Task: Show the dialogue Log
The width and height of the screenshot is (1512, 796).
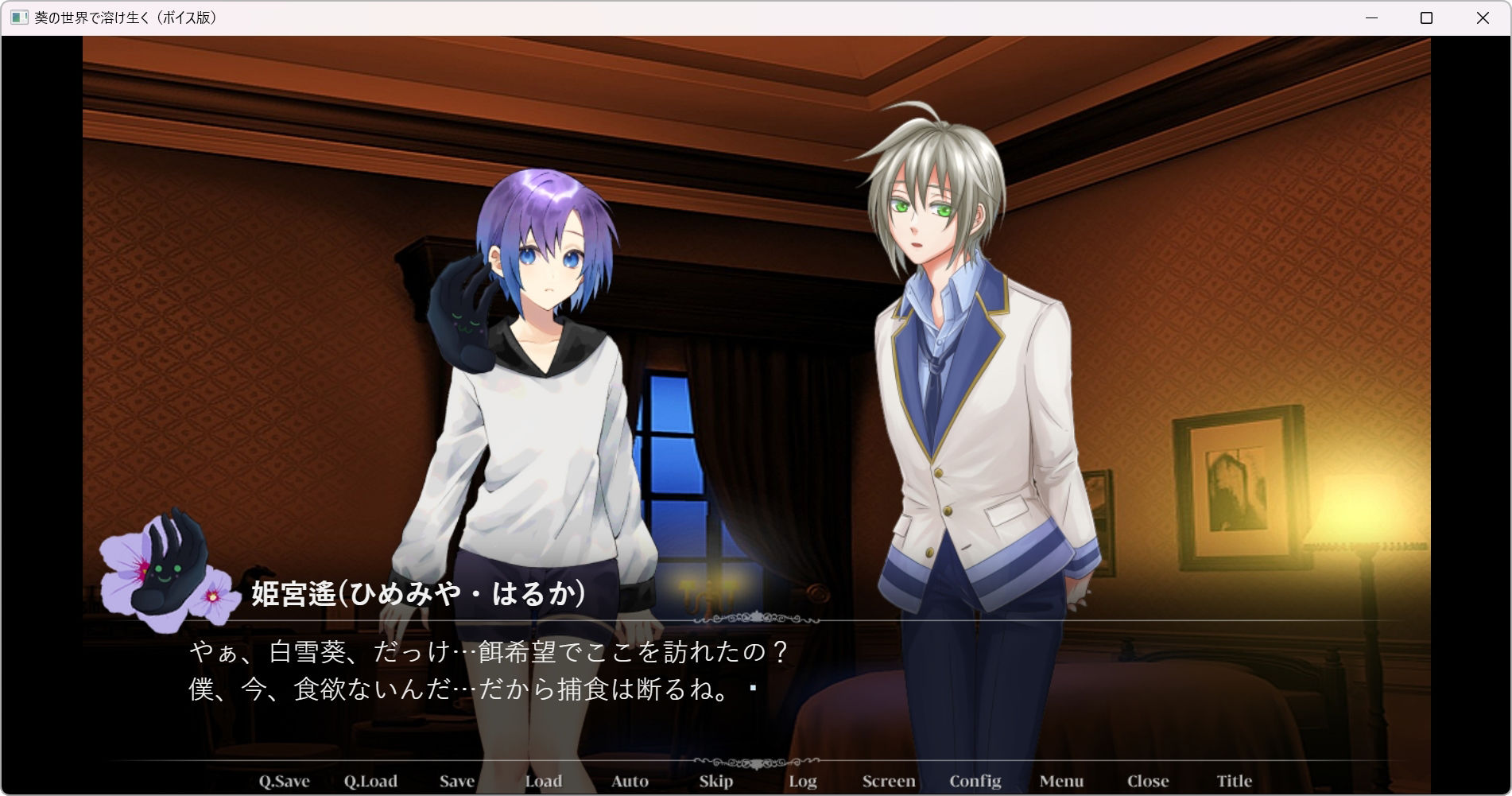Action: [x=803, y=781]
